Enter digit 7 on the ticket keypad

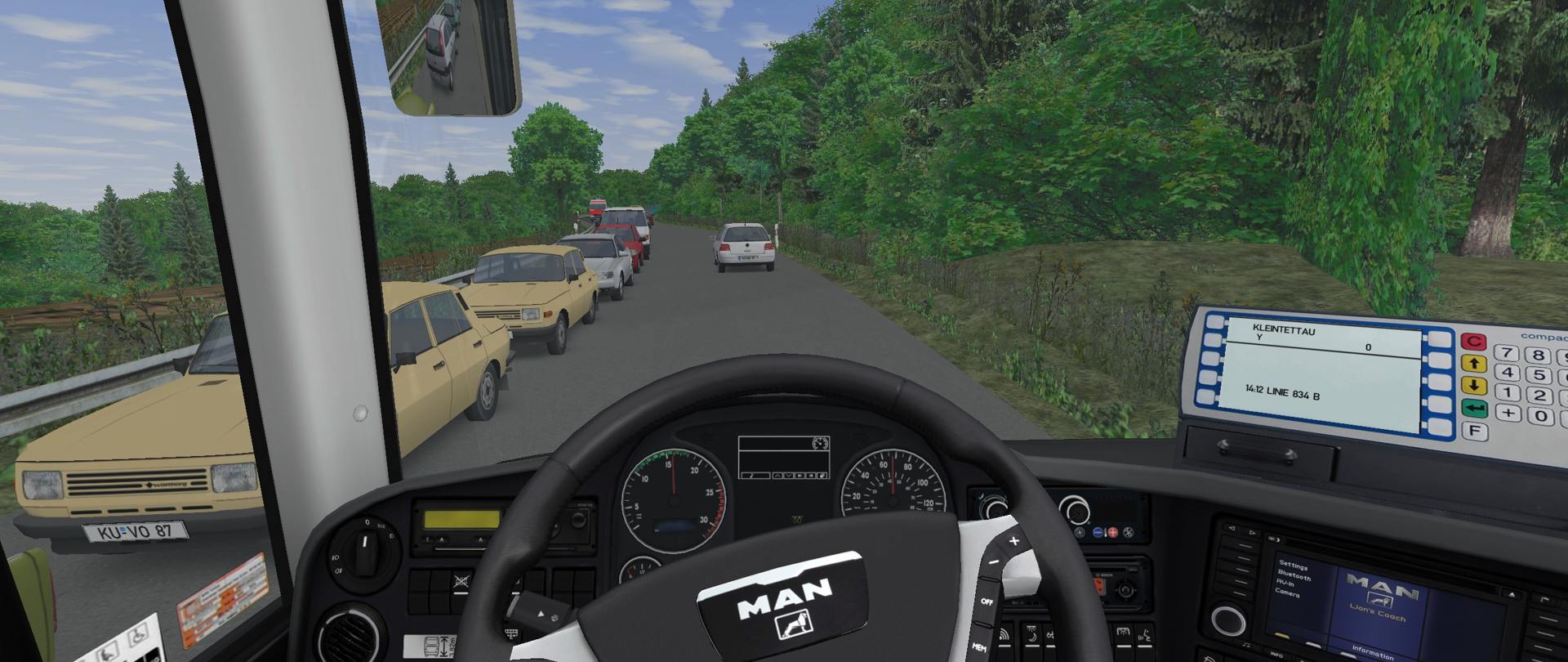1507,353
